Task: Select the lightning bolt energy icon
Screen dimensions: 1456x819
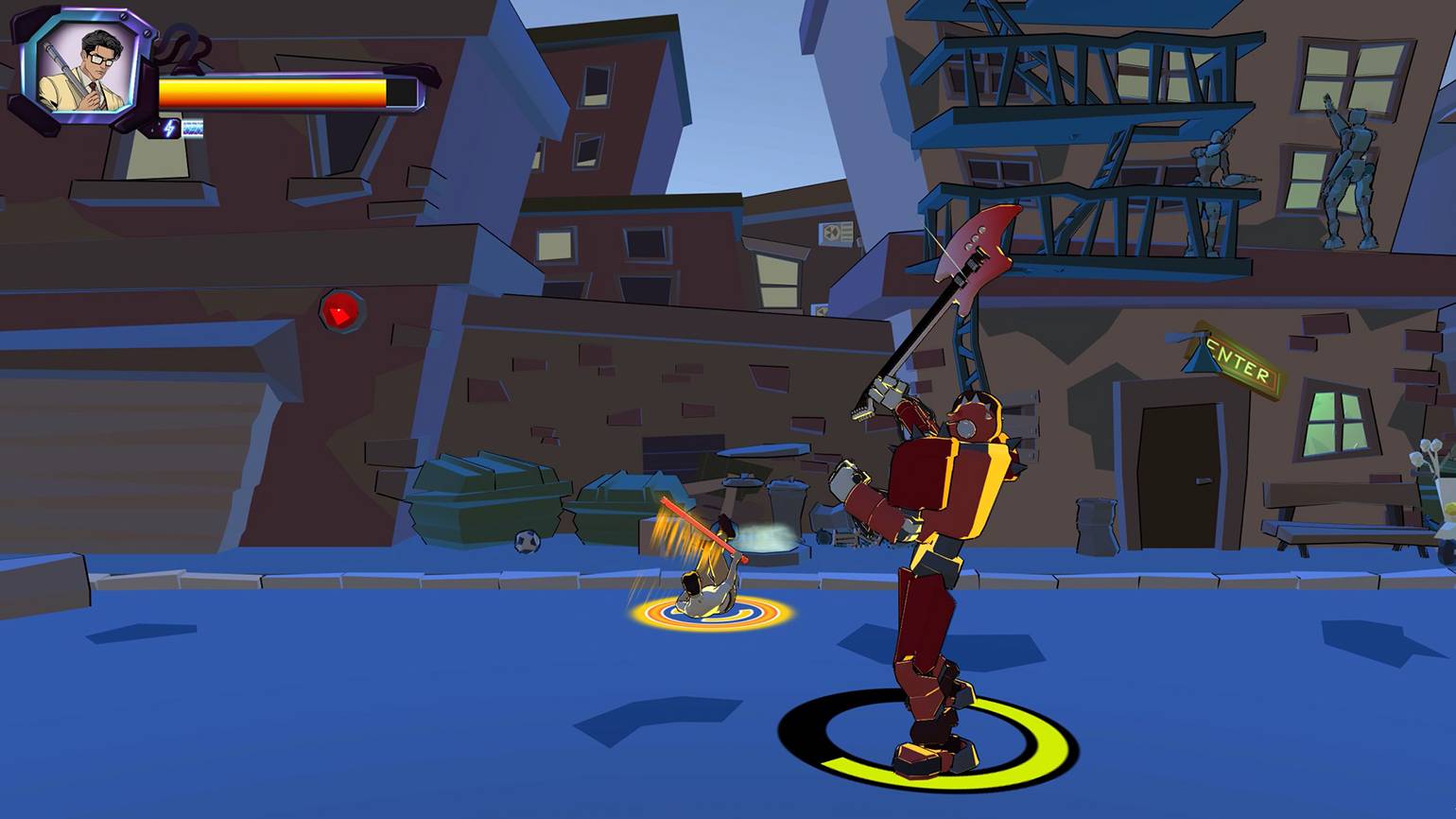Action: pyautogui.click(x=170, y=128)
